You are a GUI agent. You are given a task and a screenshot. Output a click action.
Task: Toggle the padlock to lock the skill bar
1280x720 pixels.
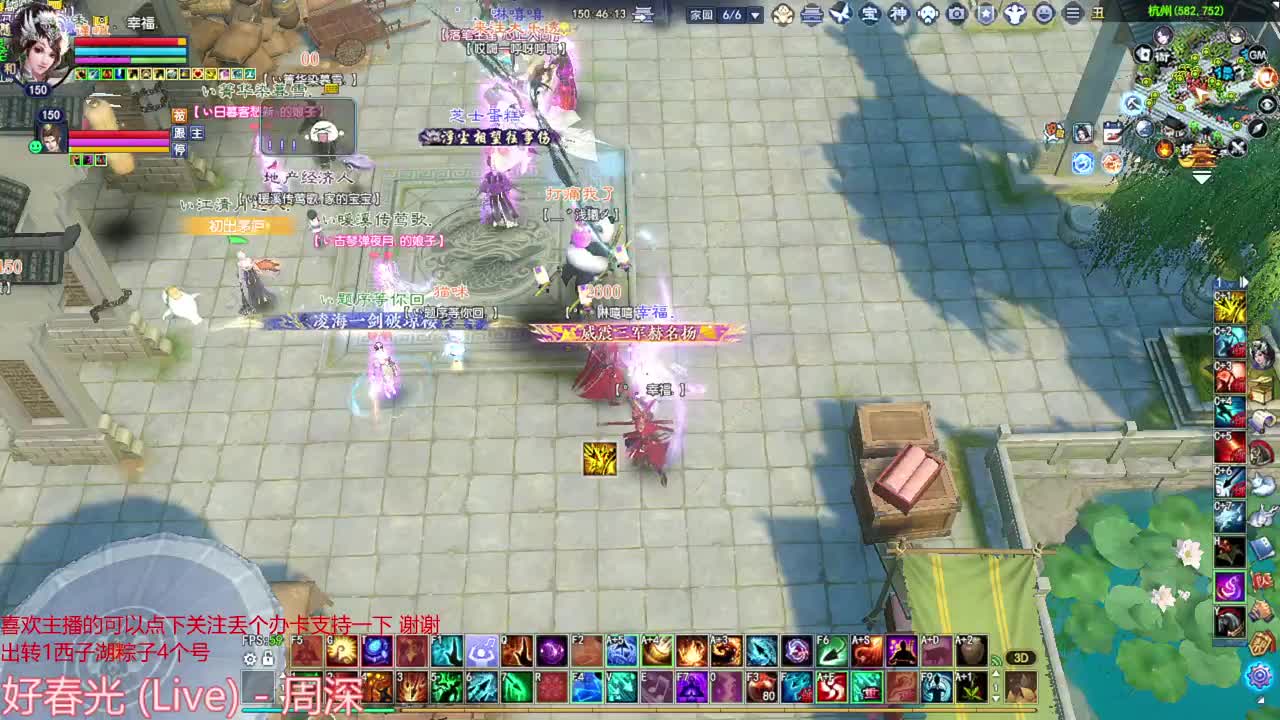coord(268,659)
